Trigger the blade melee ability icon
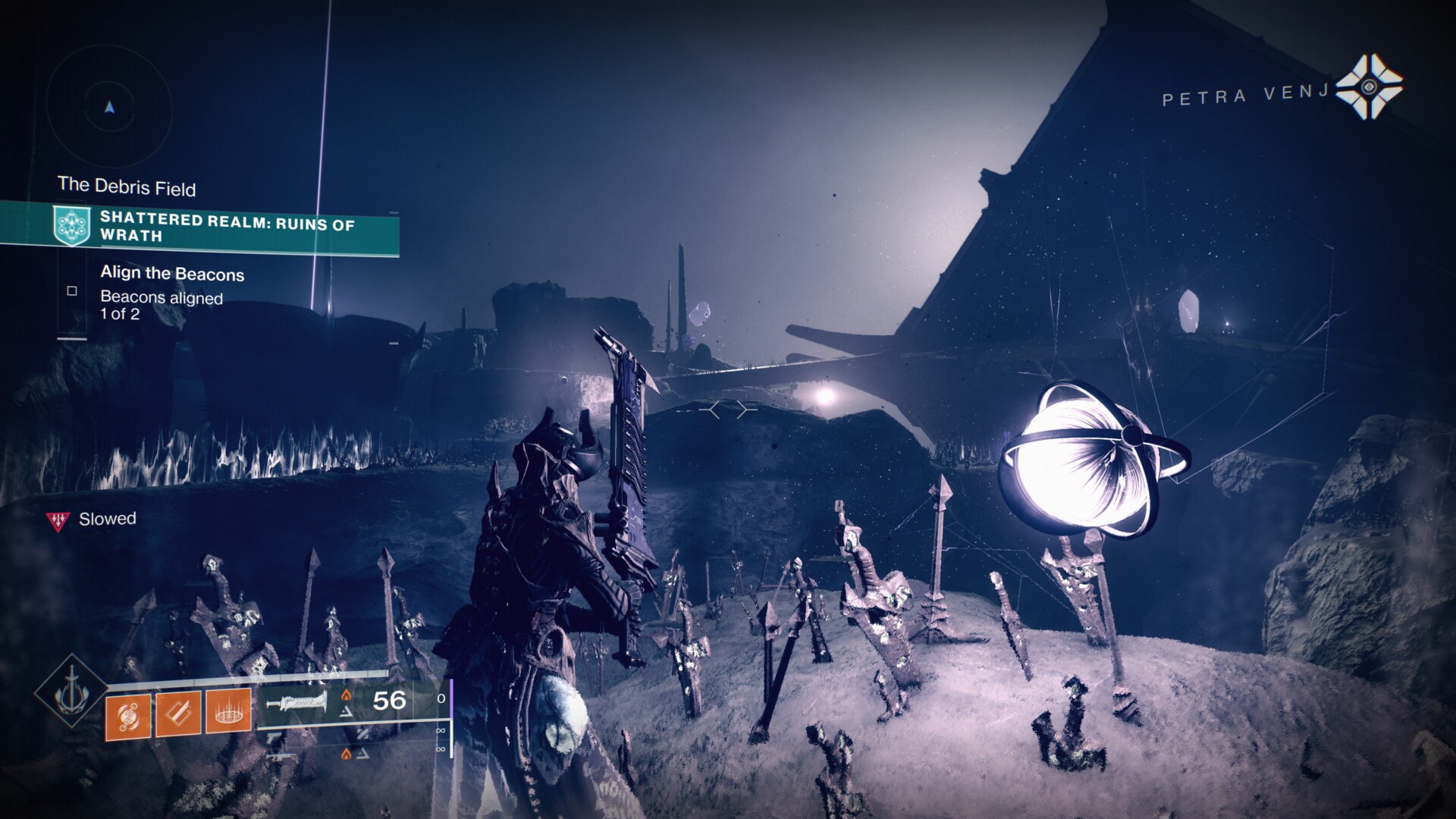1456x819 pixels. pyautogui.click(x=178, y=714)
